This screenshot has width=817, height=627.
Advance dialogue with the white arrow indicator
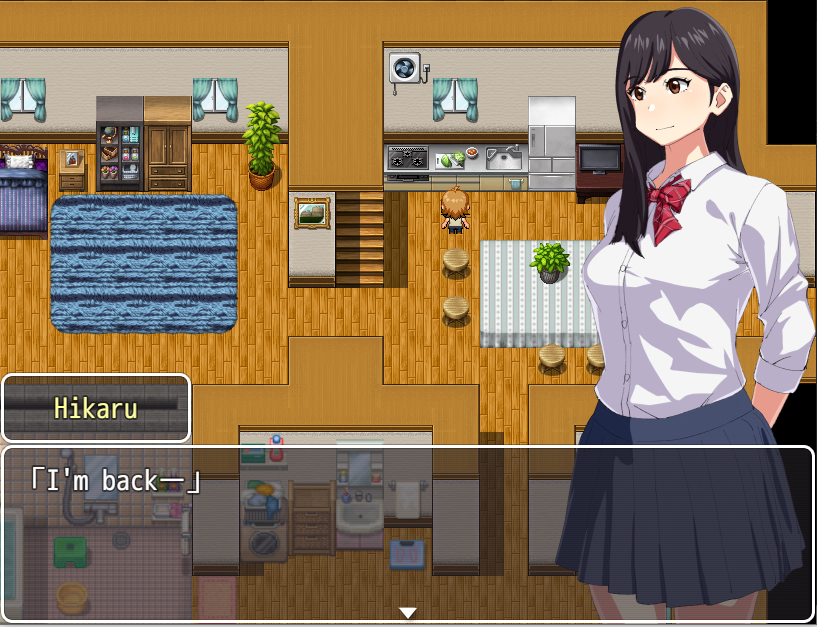point(407,612)
